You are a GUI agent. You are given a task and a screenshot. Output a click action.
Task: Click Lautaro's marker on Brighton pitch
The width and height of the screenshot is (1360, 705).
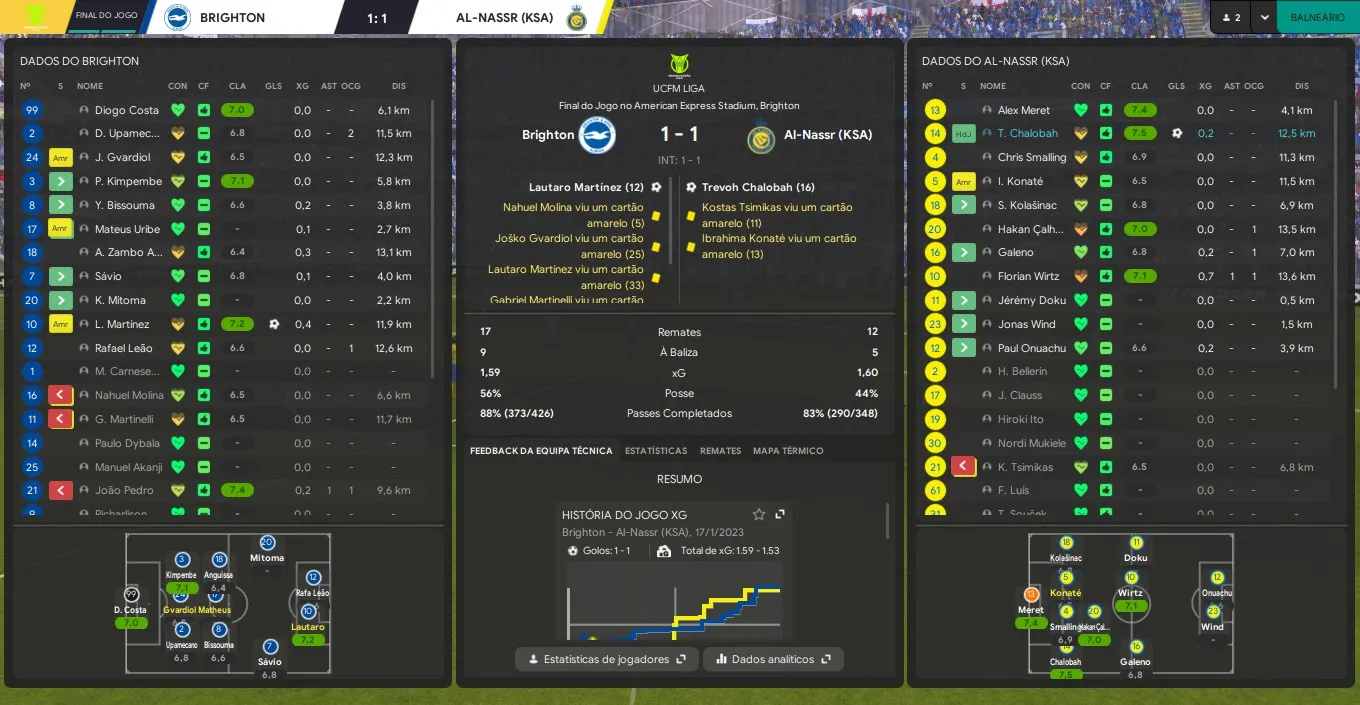coord(307,612)
